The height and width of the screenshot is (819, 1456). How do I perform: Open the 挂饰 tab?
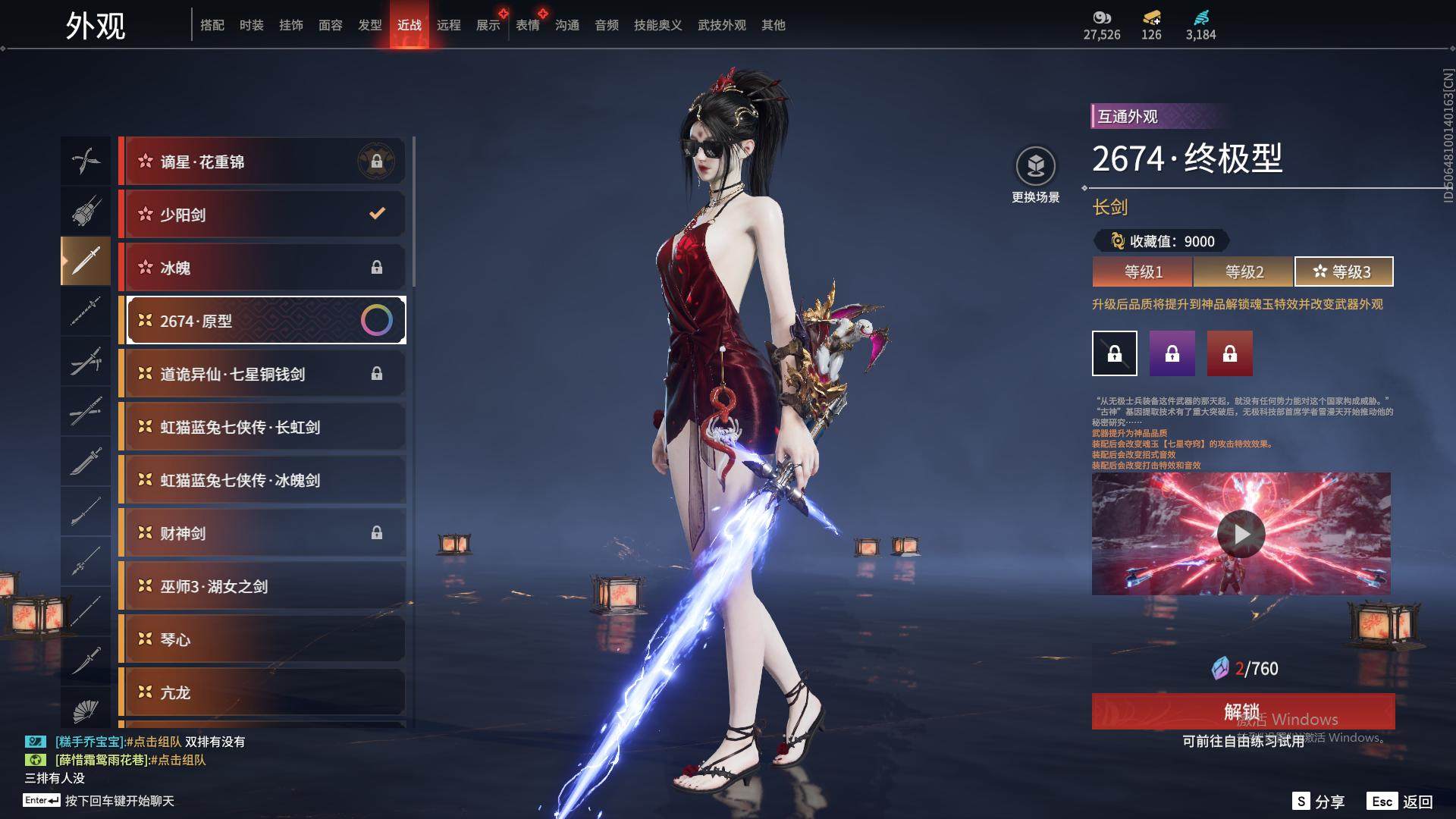tap(290, 25)
